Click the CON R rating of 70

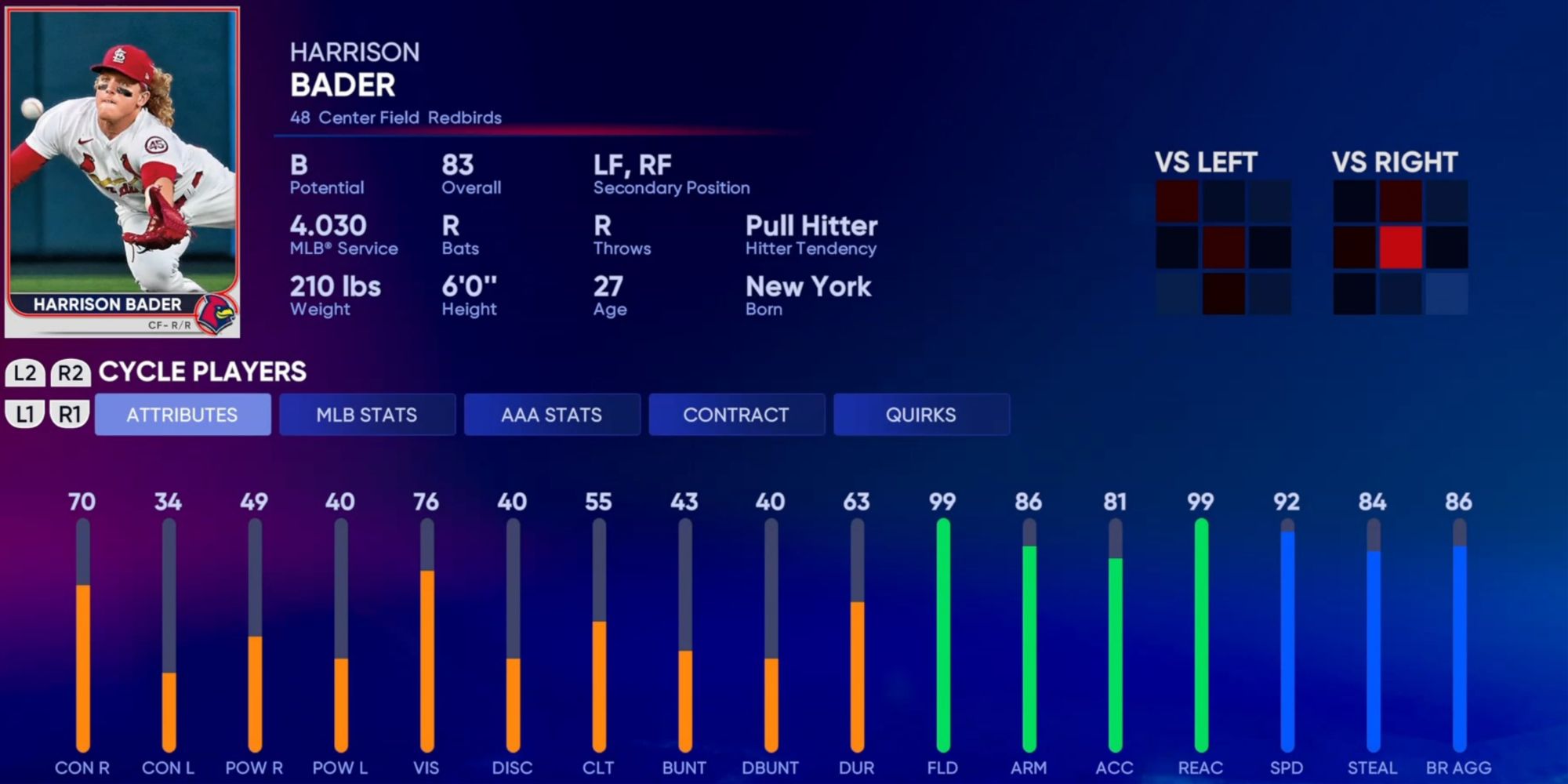click(x=82, y=502)
